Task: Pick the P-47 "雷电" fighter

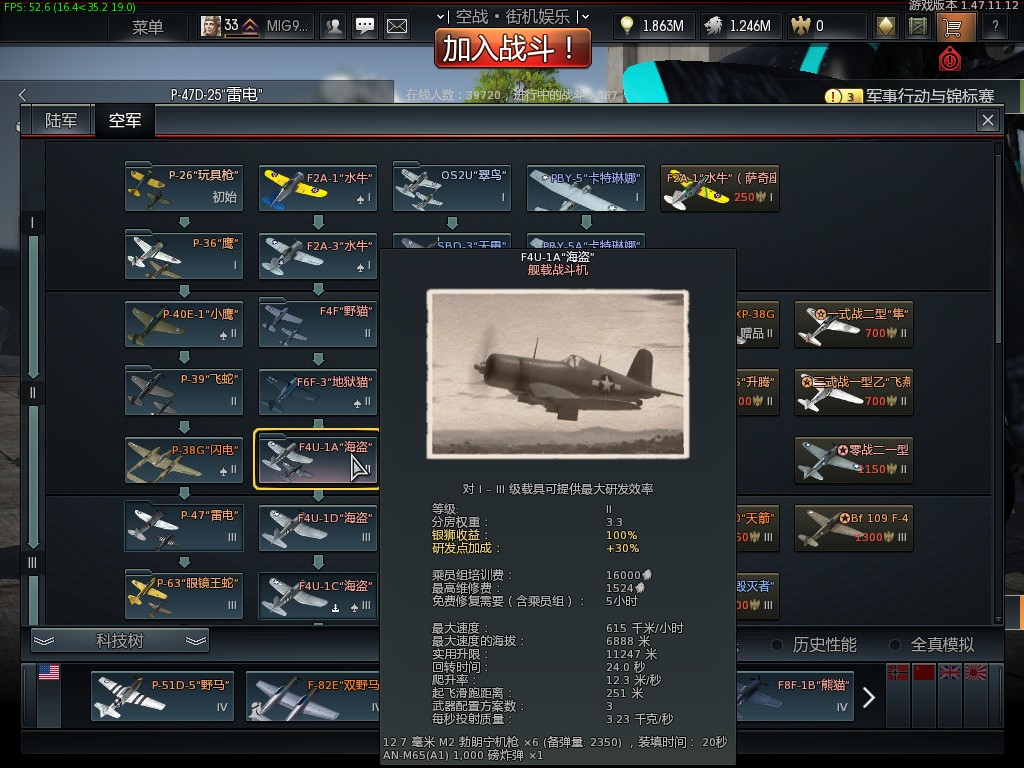Action: coord(184,526)
